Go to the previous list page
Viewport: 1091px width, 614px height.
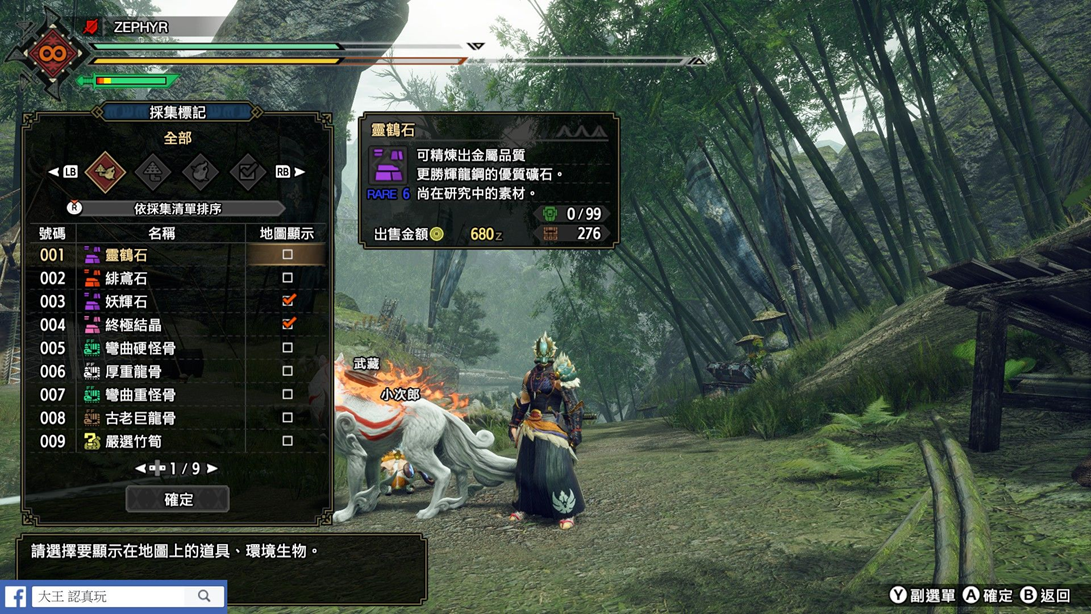[x=141, y=468]
